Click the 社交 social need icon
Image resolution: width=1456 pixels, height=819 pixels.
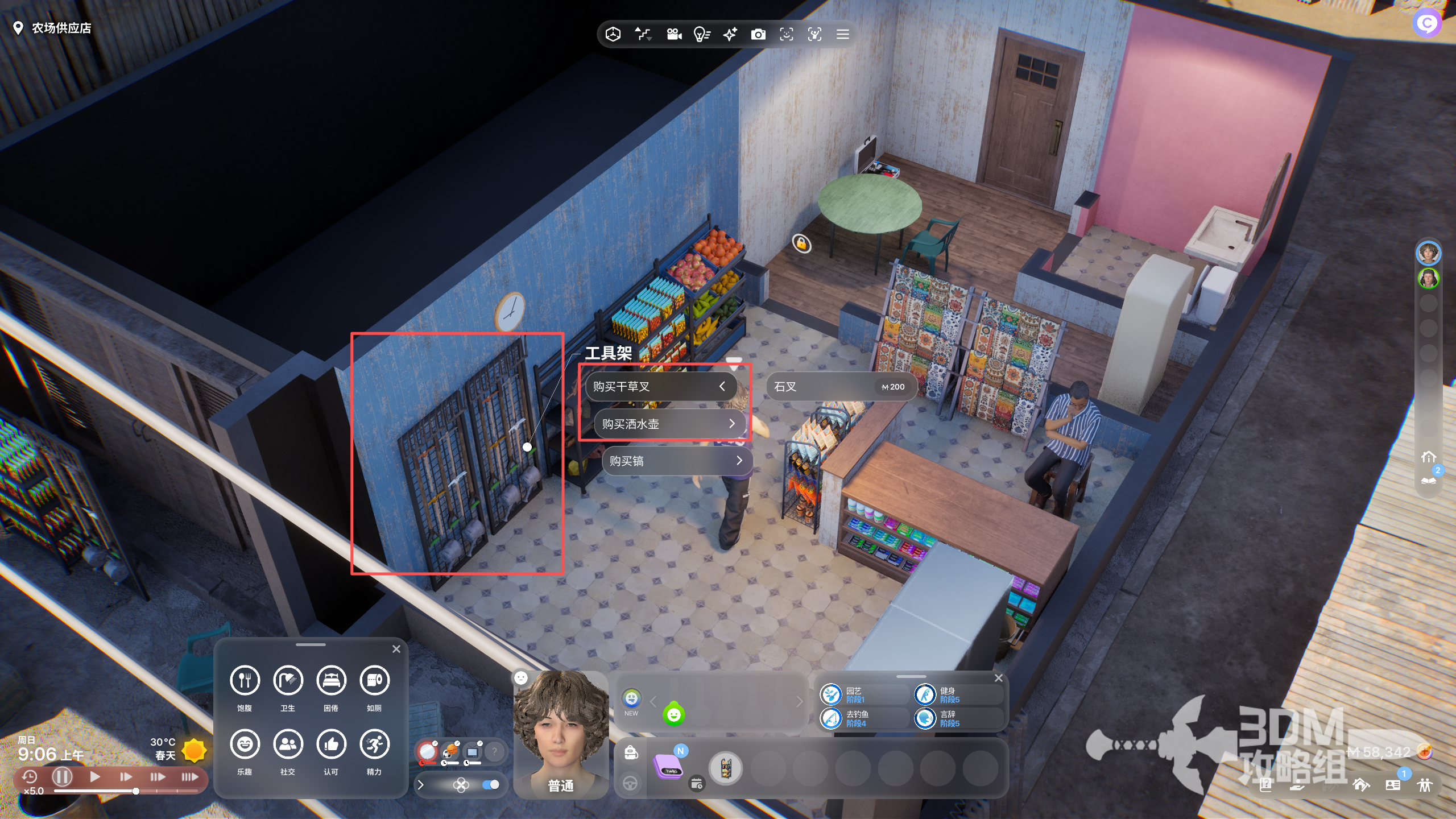(x=288, y=744)
